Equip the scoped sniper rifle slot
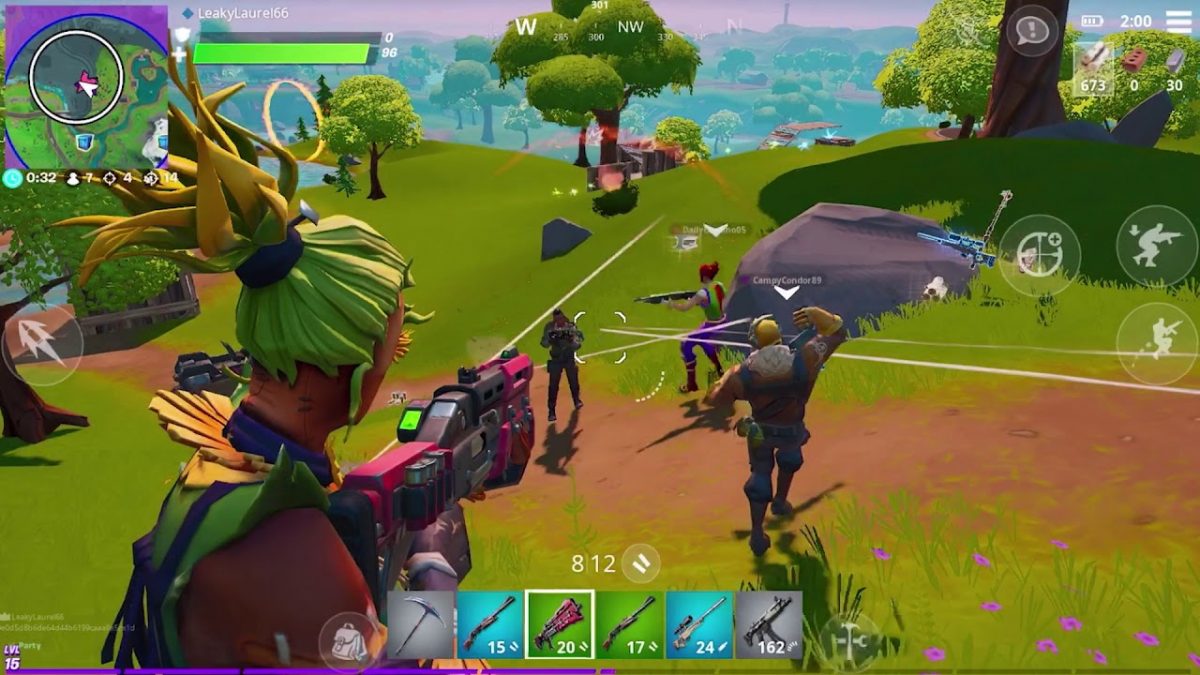1200x675 pixels. [699, 624]
